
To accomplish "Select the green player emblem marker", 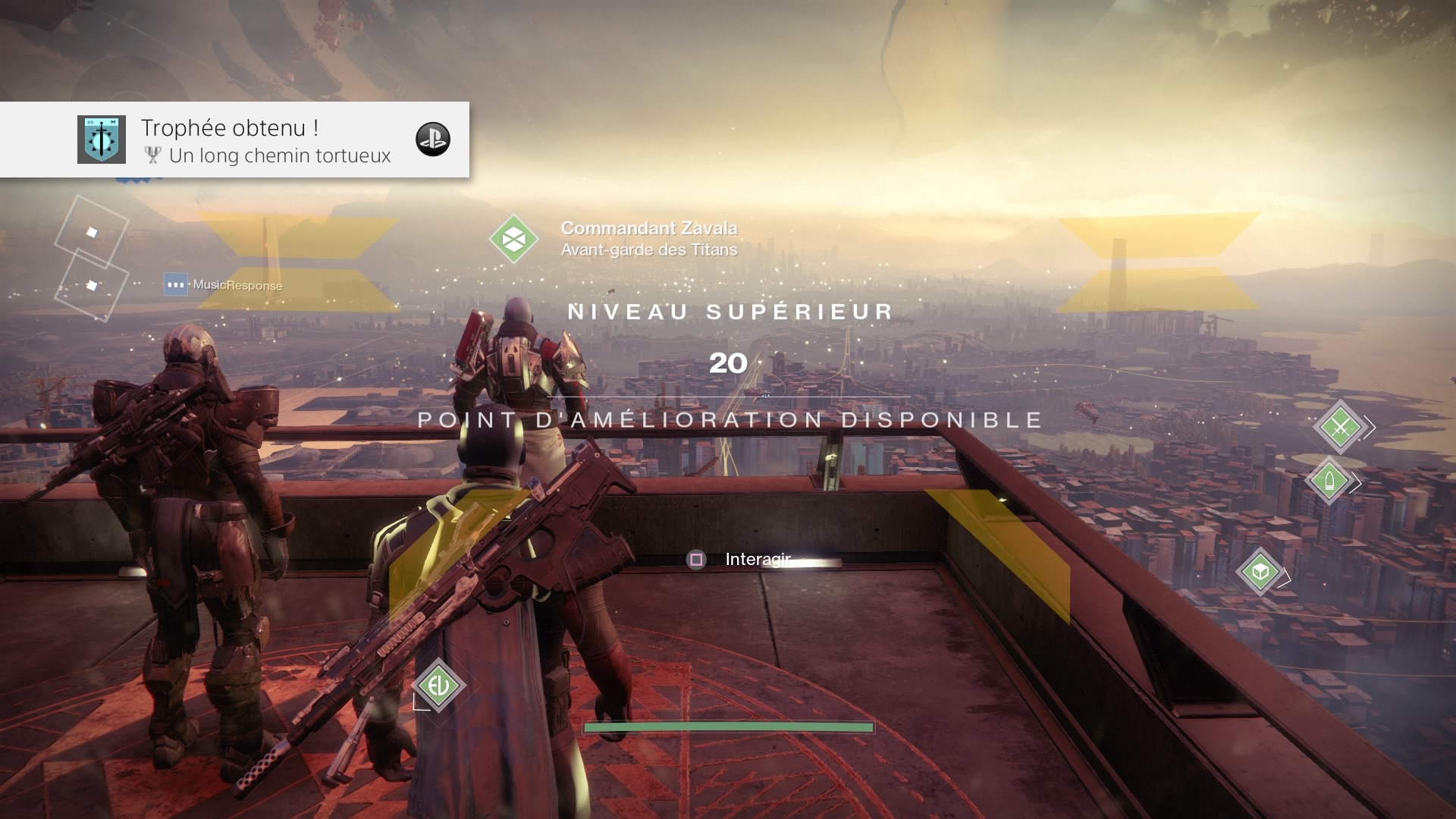I will click(438, 686).
